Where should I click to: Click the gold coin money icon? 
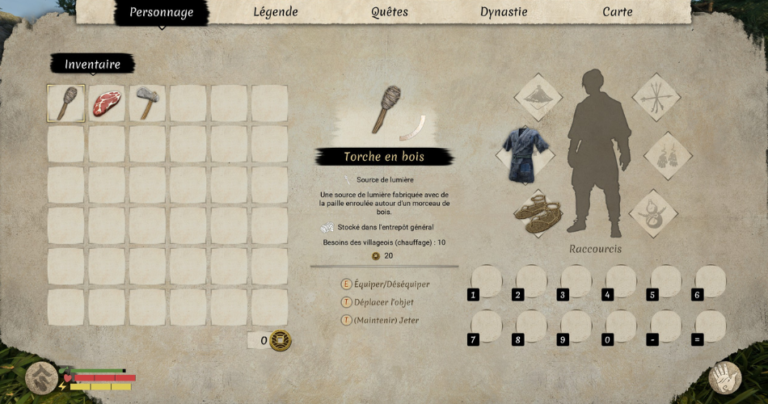point(281,340)
